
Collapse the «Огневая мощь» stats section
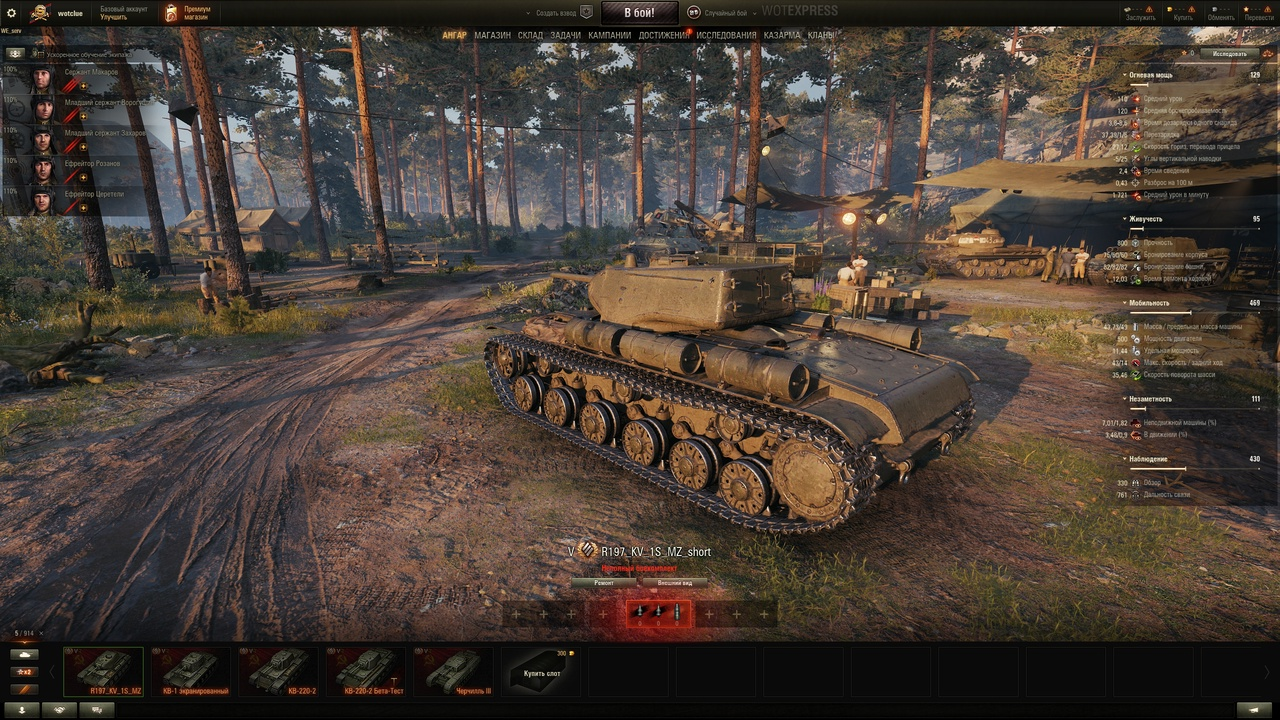pos(1123,75)
